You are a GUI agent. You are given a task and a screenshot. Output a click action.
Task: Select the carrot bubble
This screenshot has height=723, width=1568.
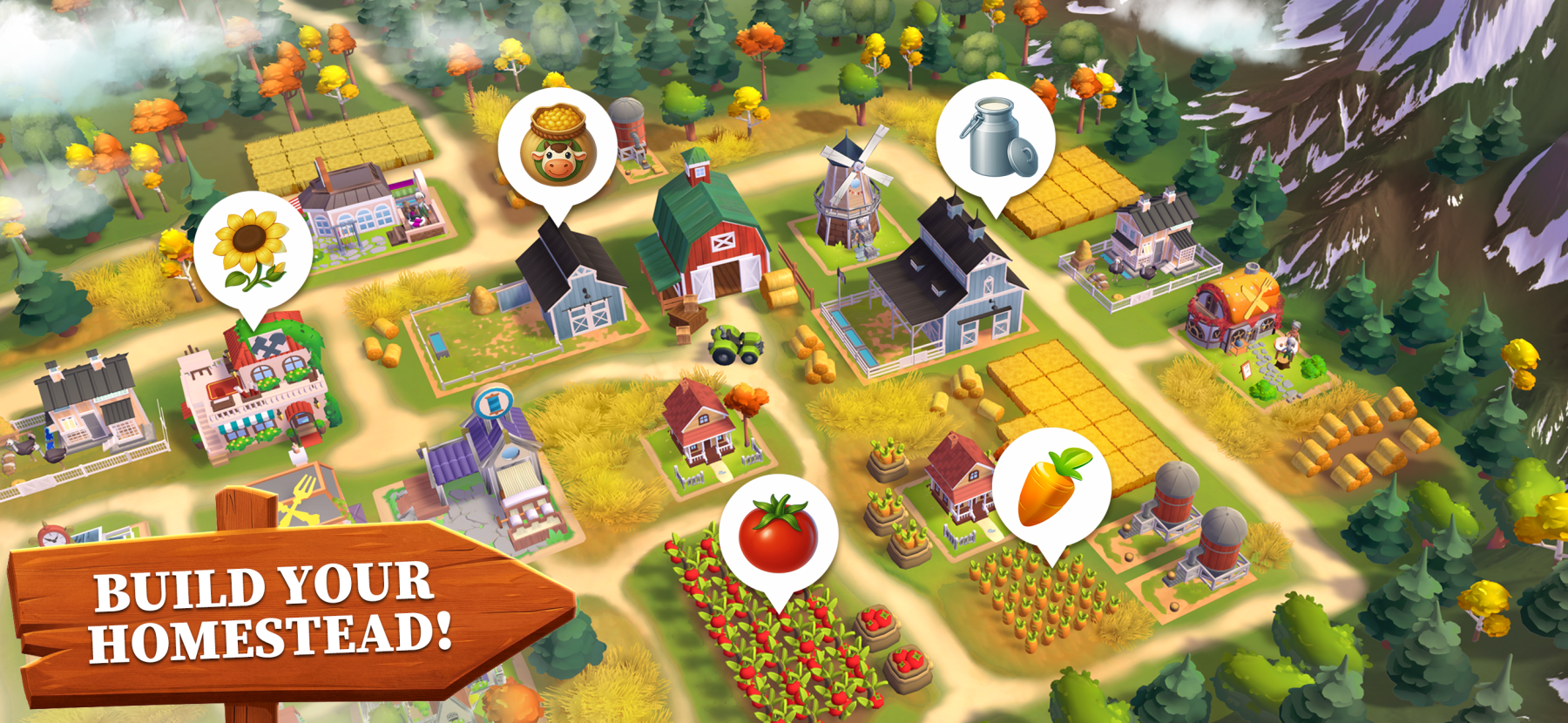coord(1051,488)
